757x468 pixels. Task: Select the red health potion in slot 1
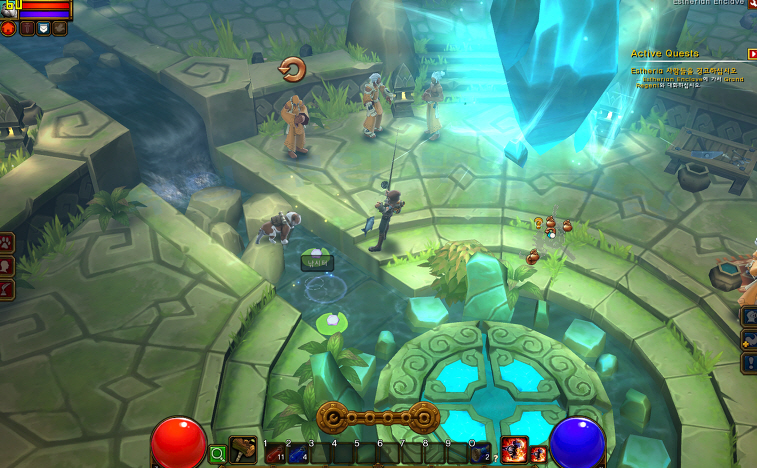point(273,454)
